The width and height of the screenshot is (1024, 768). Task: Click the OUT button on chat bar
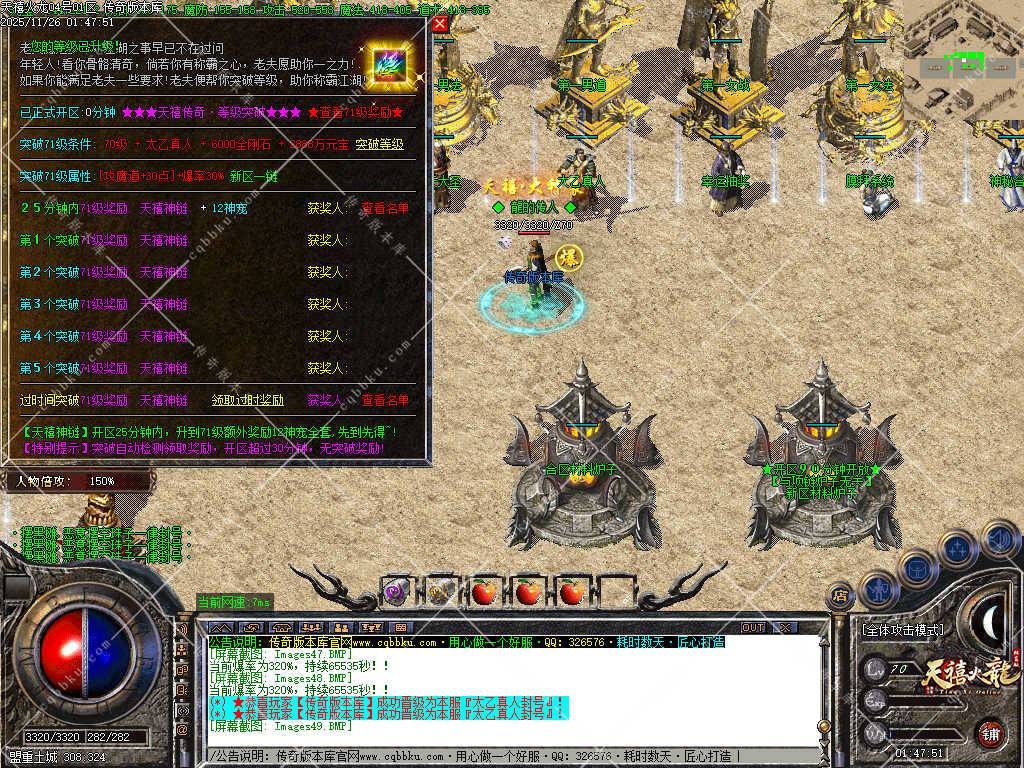[753, 627]
